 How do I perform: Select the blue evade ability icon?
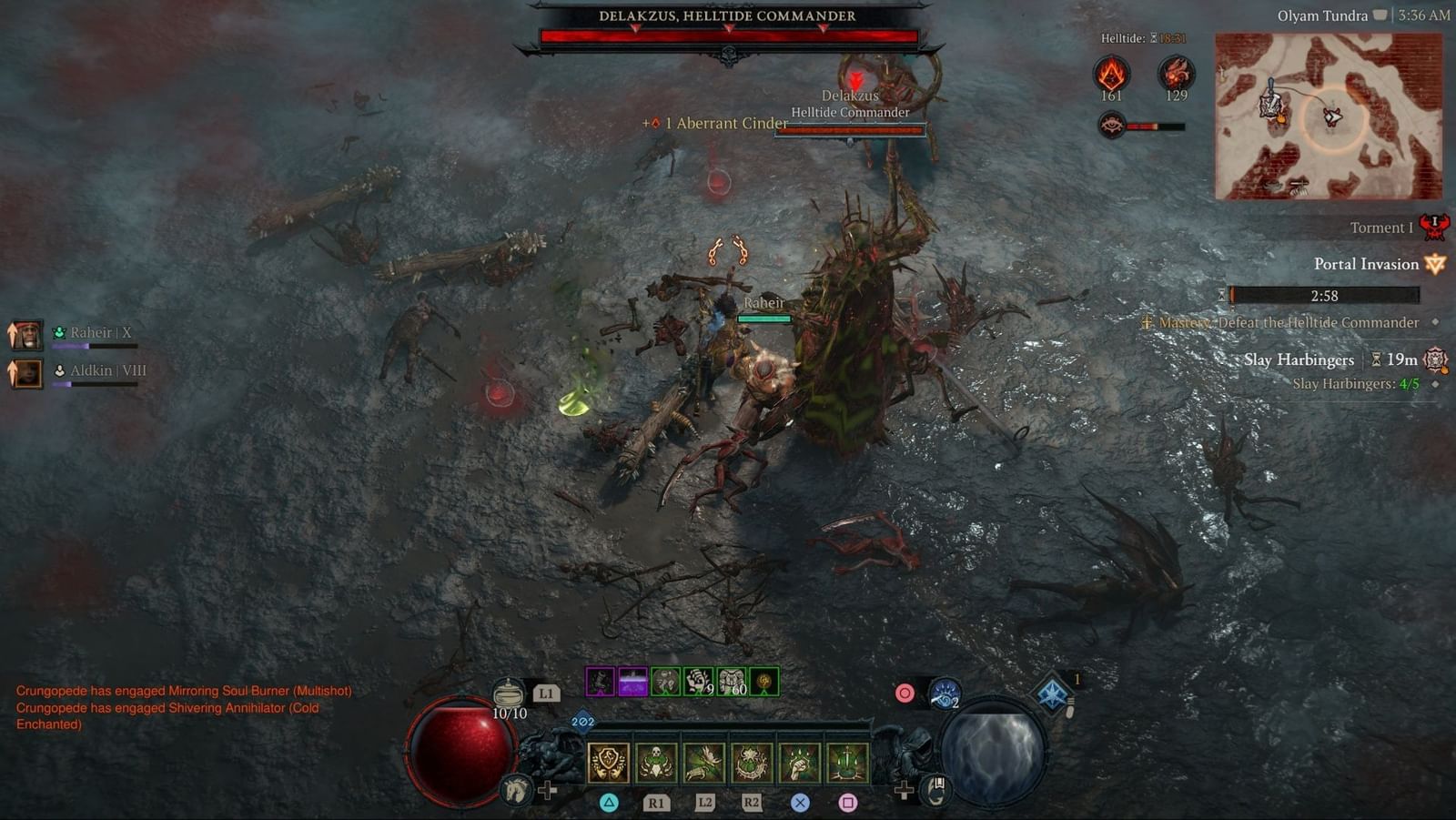tap(944, 693)
